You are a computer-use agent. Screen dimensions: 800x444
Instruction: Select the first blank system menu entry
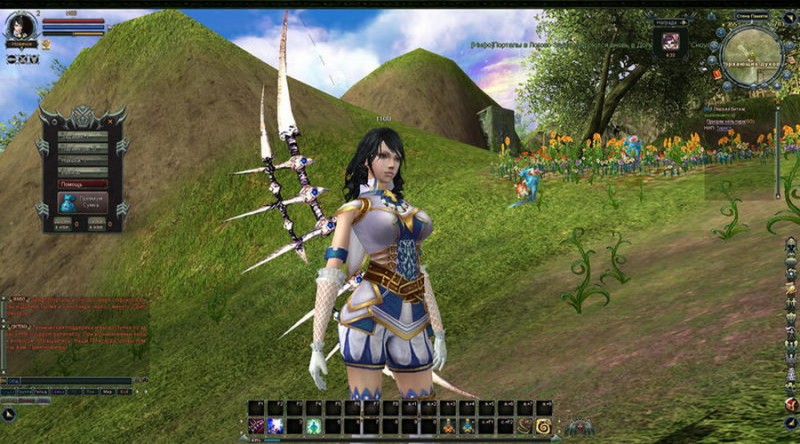click(83, 136)
